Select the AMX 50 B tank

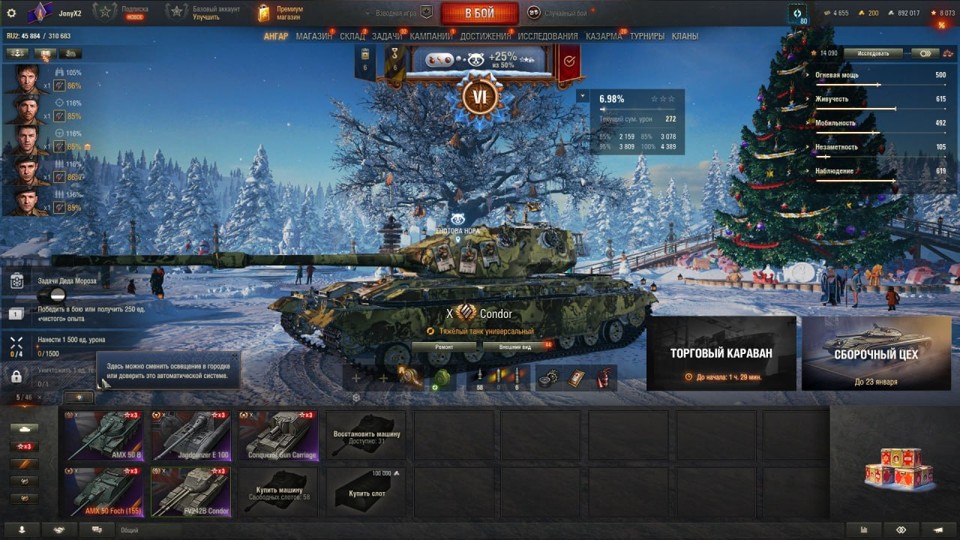[x=103, y=434]
